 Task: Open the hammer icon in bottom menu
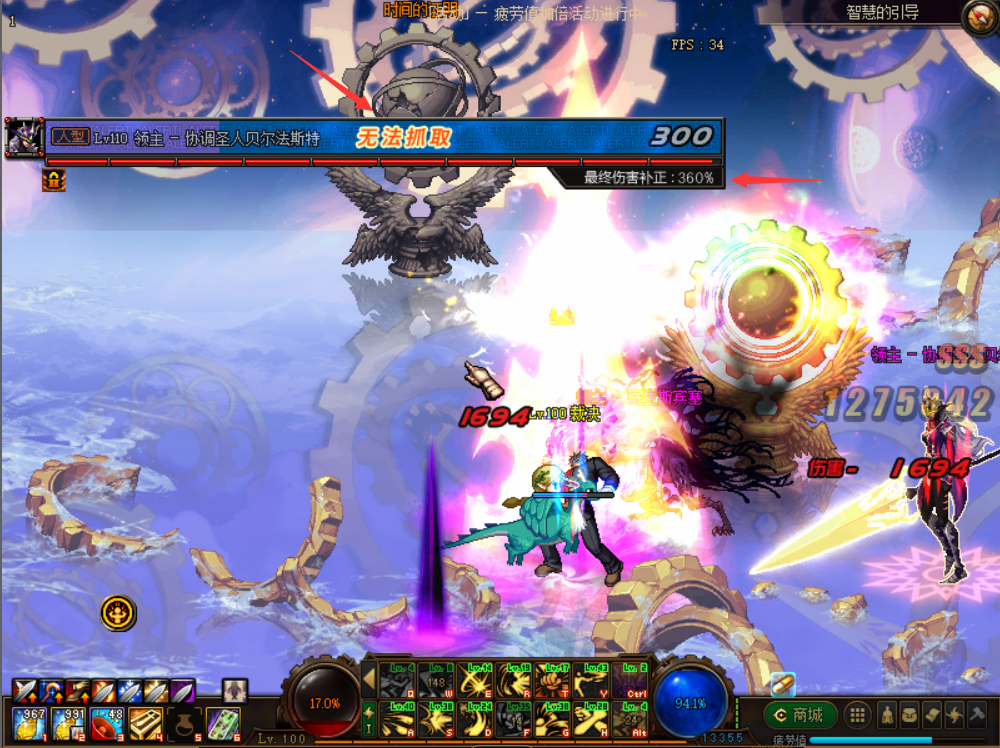(x=978, y=715)
